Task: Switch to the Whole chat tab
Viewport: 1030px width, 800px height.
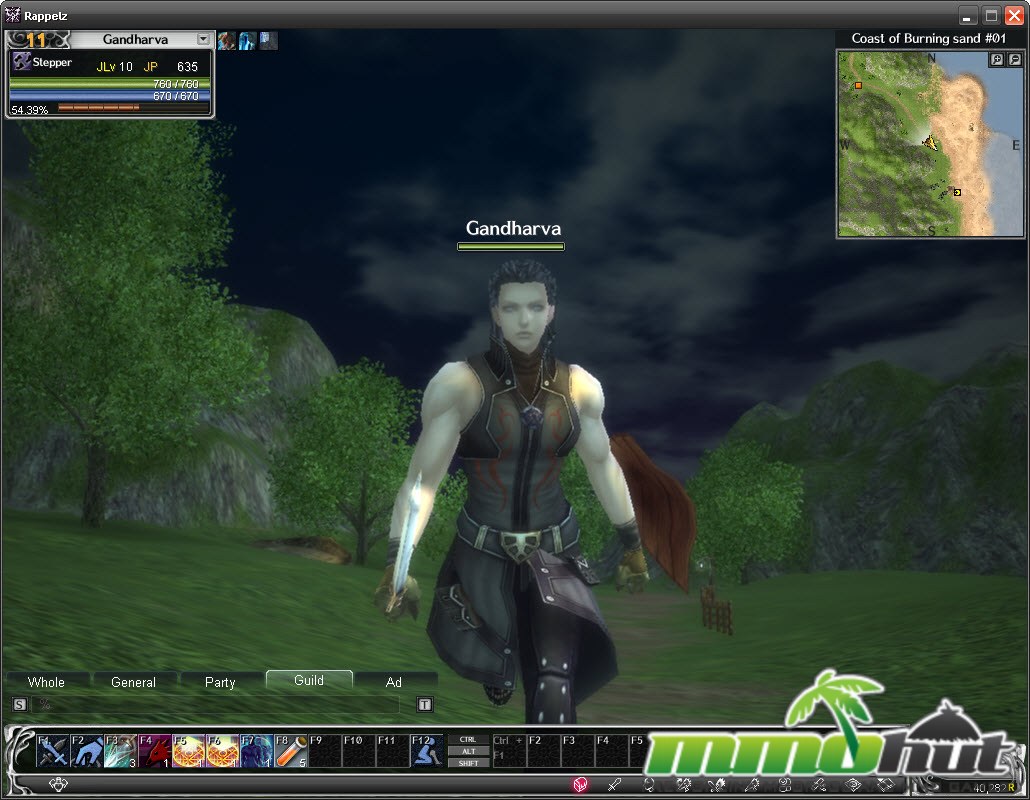Action: coord(46,682)
